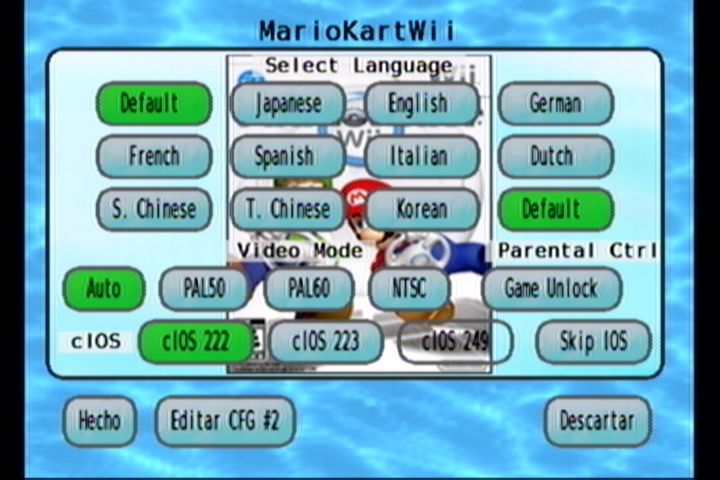
Task: Switch the video mode to PAL50
Action: pyautogui.click(x=205, y=289)
